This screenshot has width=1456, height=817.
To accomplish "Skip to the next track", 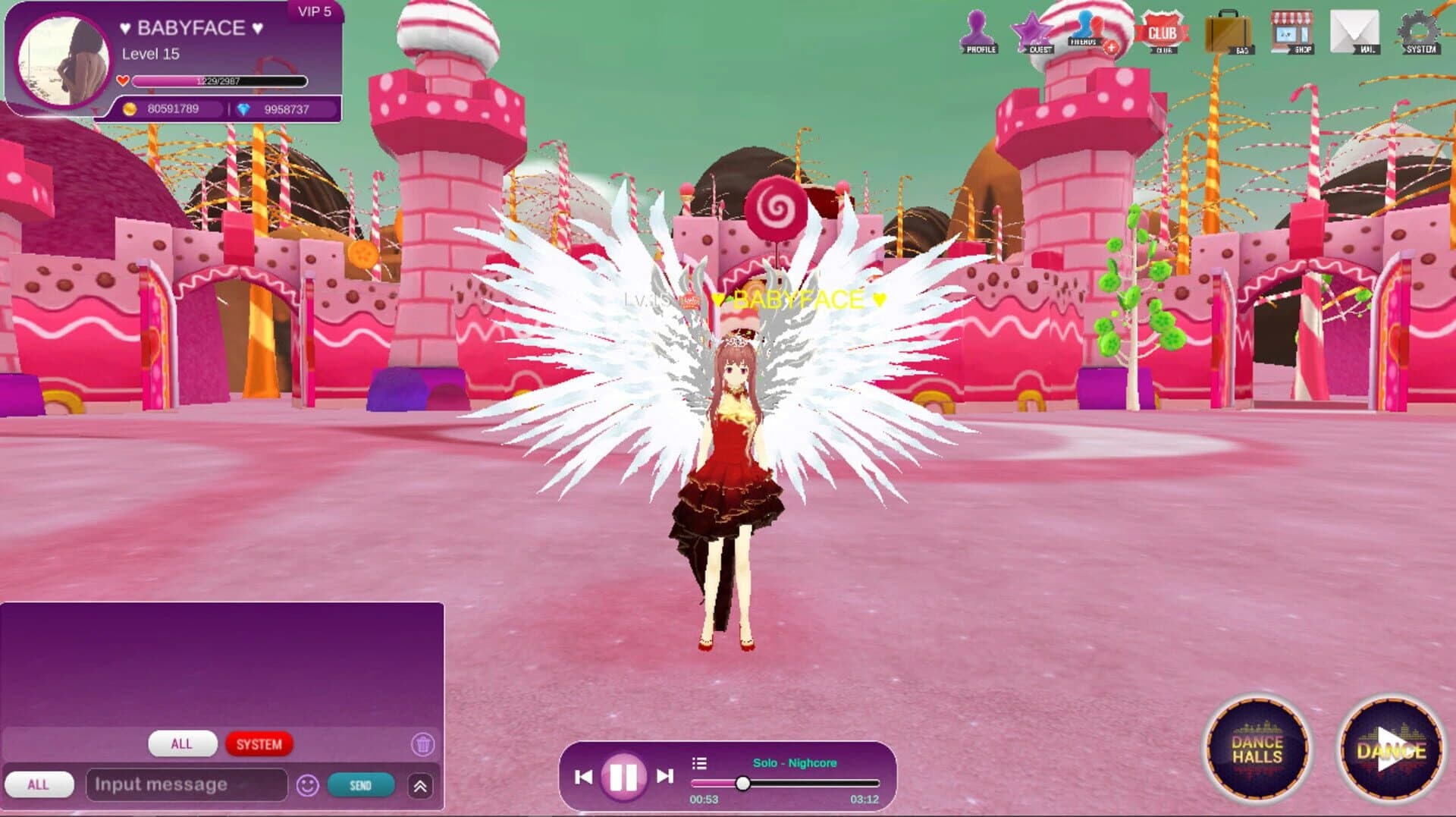I will click(x=665, y=776).
